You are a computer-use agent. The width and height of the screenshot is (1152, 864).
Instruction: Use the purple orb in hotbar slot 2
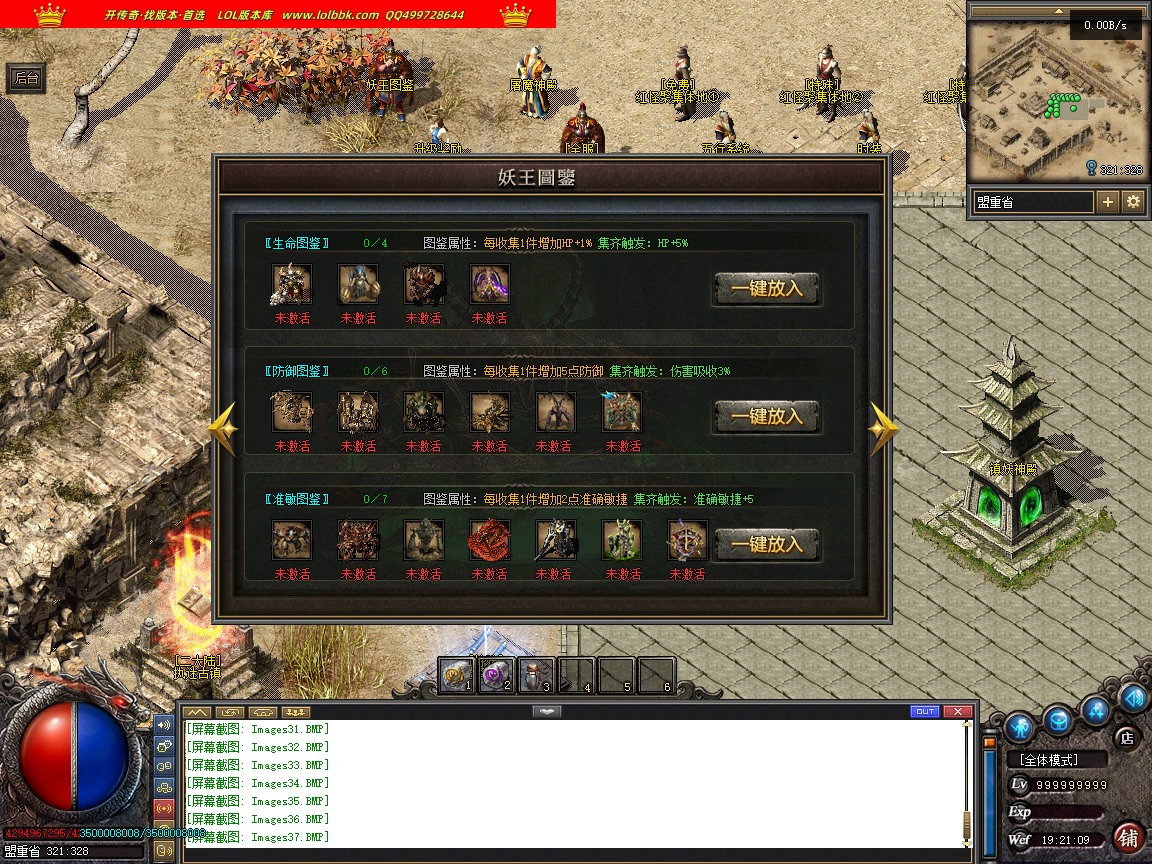tap(497, 676)
